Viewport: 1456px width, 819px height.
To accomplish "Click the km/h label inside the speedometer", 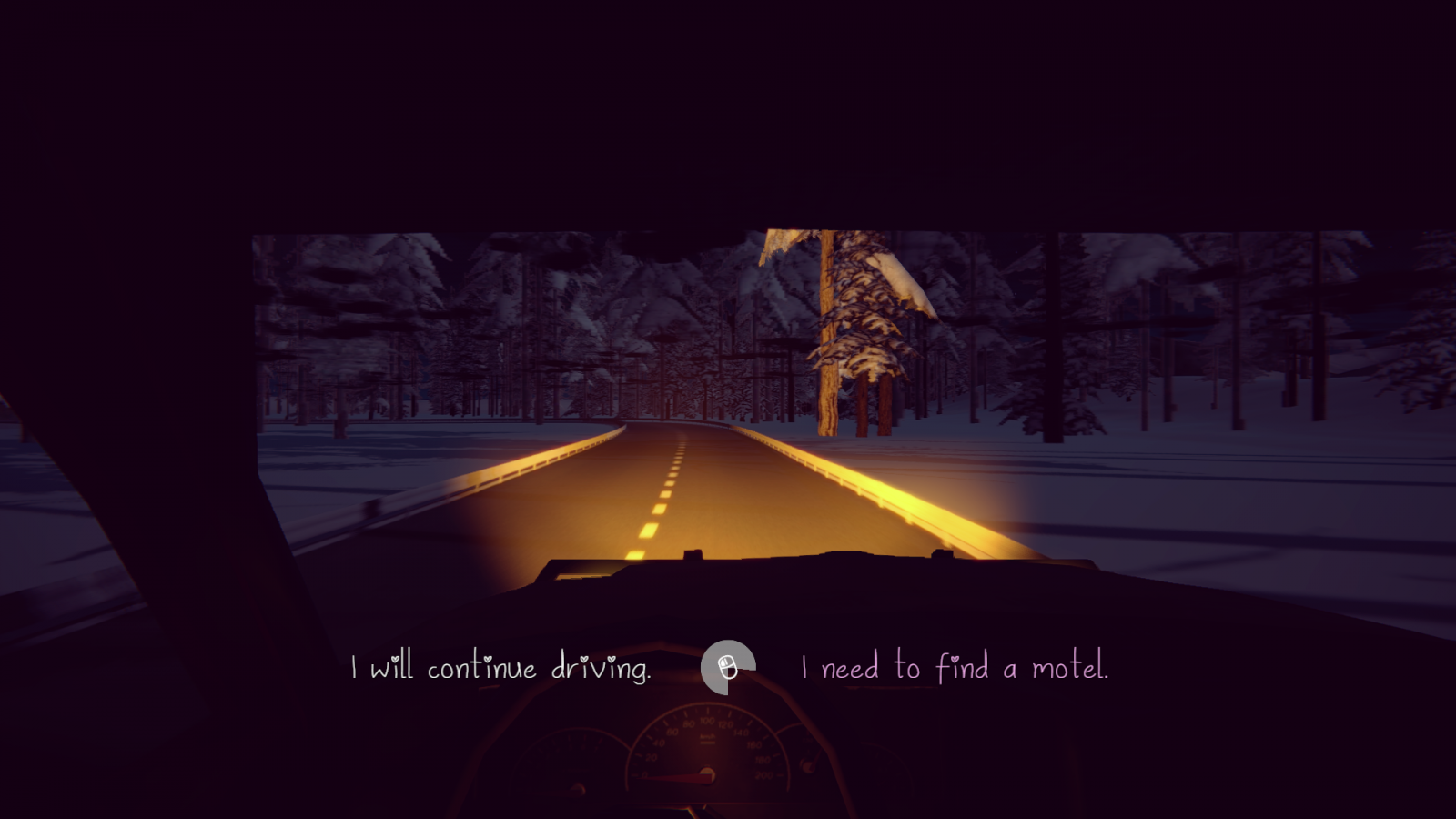I will click(707, 737).
